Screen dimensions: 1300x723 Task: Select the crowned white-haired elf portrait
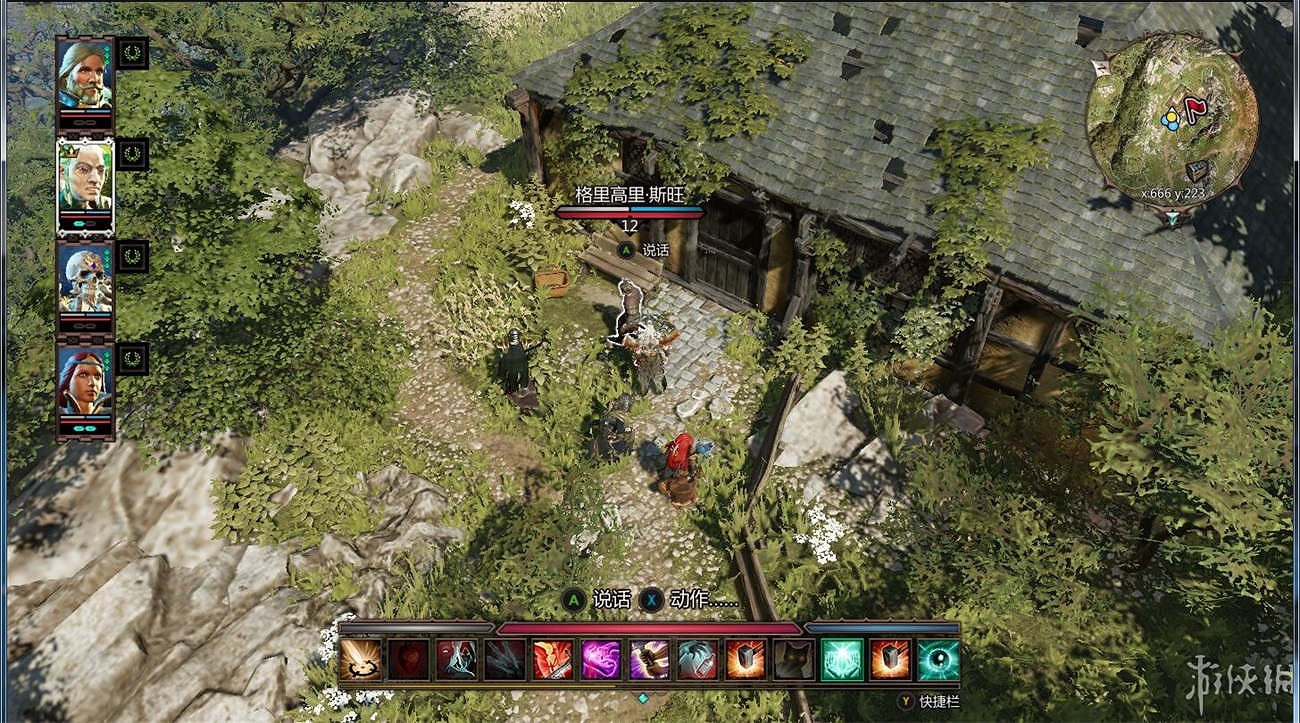[x=84, y=176]
